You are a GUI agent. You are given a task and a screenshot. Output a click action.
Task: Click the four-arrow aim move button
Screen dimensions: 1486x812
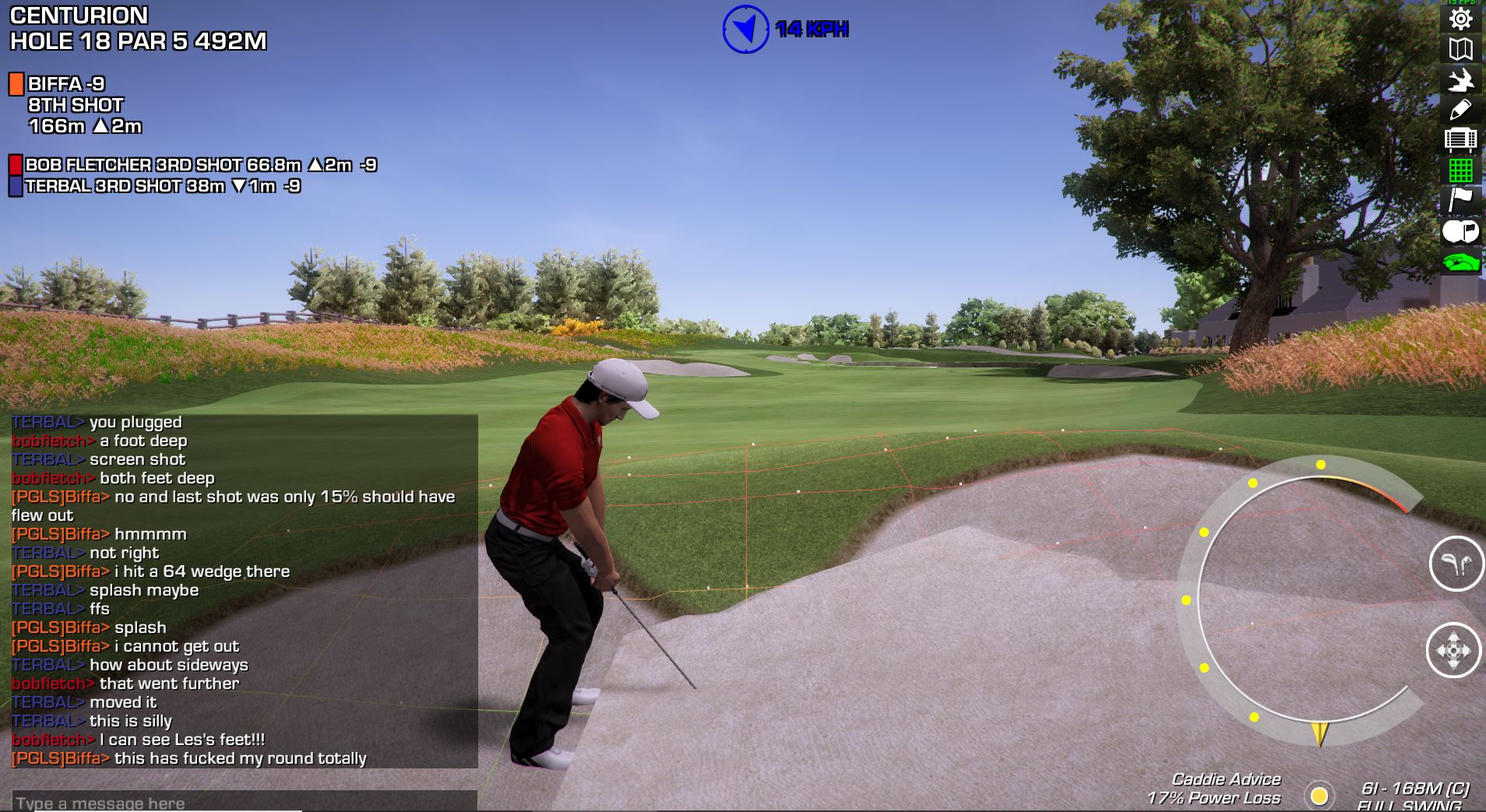[x=1453, y=650]
